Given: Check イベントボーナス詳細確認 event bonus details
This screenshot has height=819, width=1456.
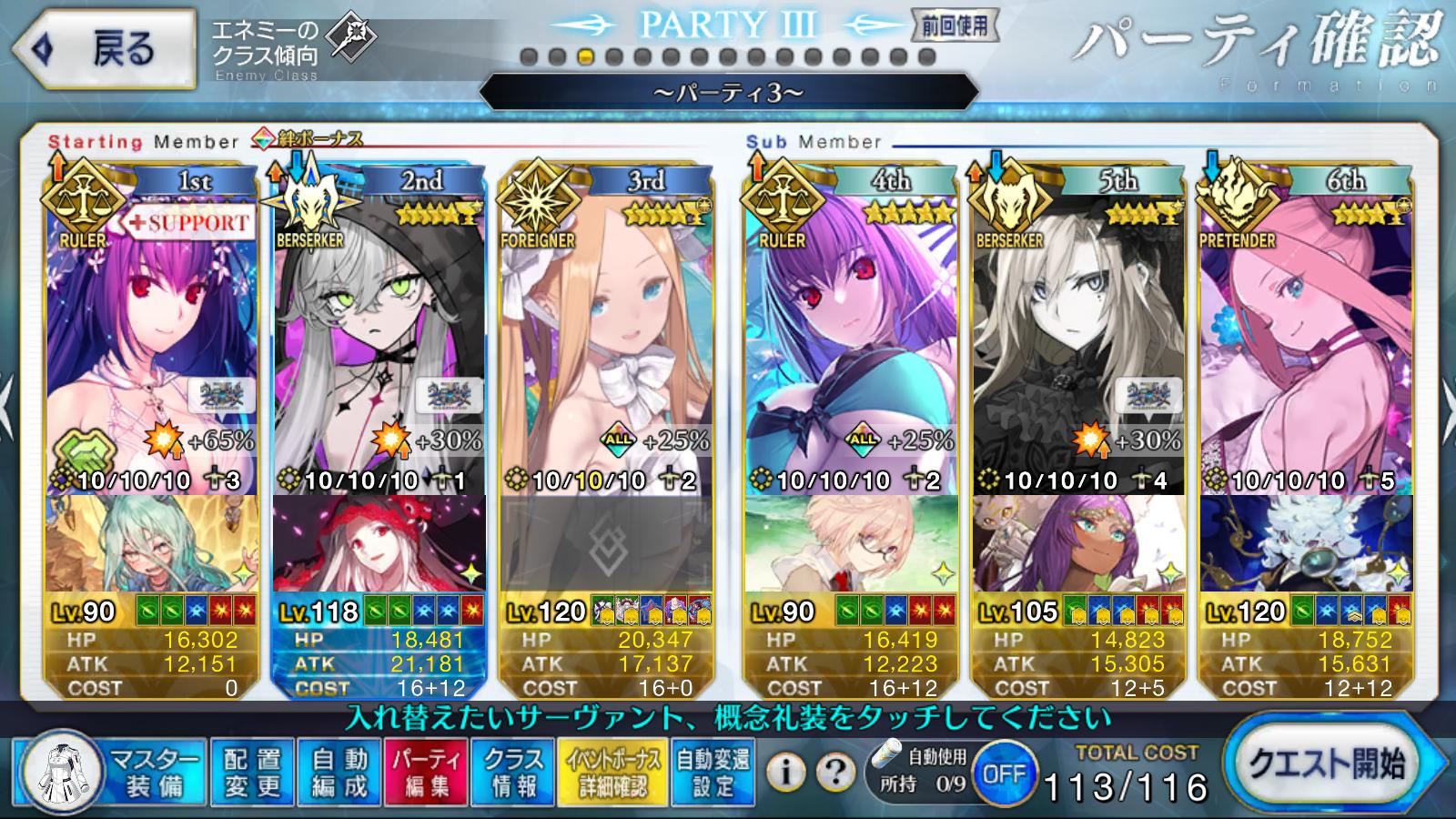Looking at the screenshot, I should pyautogui.click(x=613, y=773).
